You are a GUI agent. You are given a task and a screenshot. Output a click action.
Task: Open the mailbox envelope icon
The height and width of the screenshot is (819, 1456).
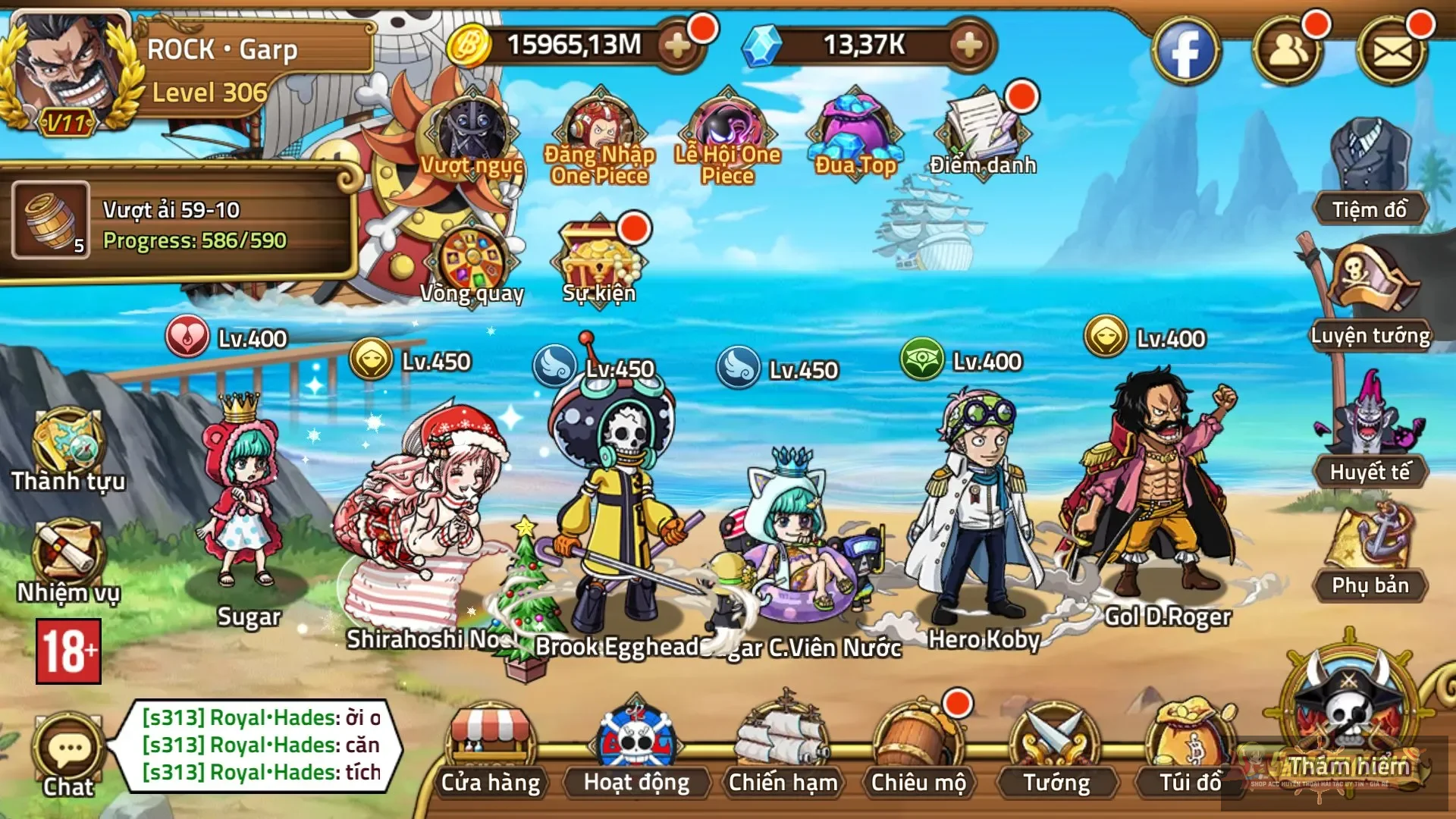[x=1392, y=52]
